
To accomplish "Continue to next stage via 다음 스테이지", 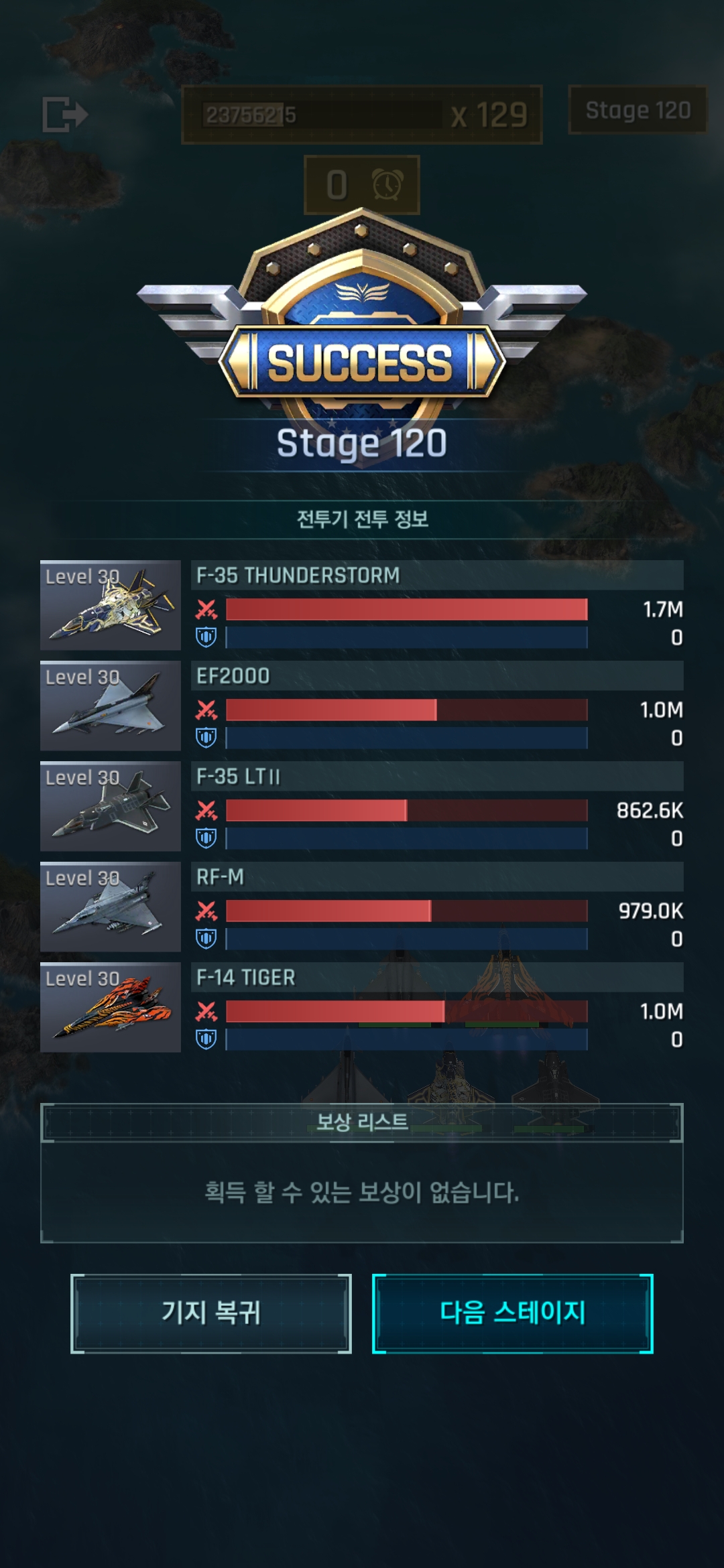I will [x=513, y=1313].
